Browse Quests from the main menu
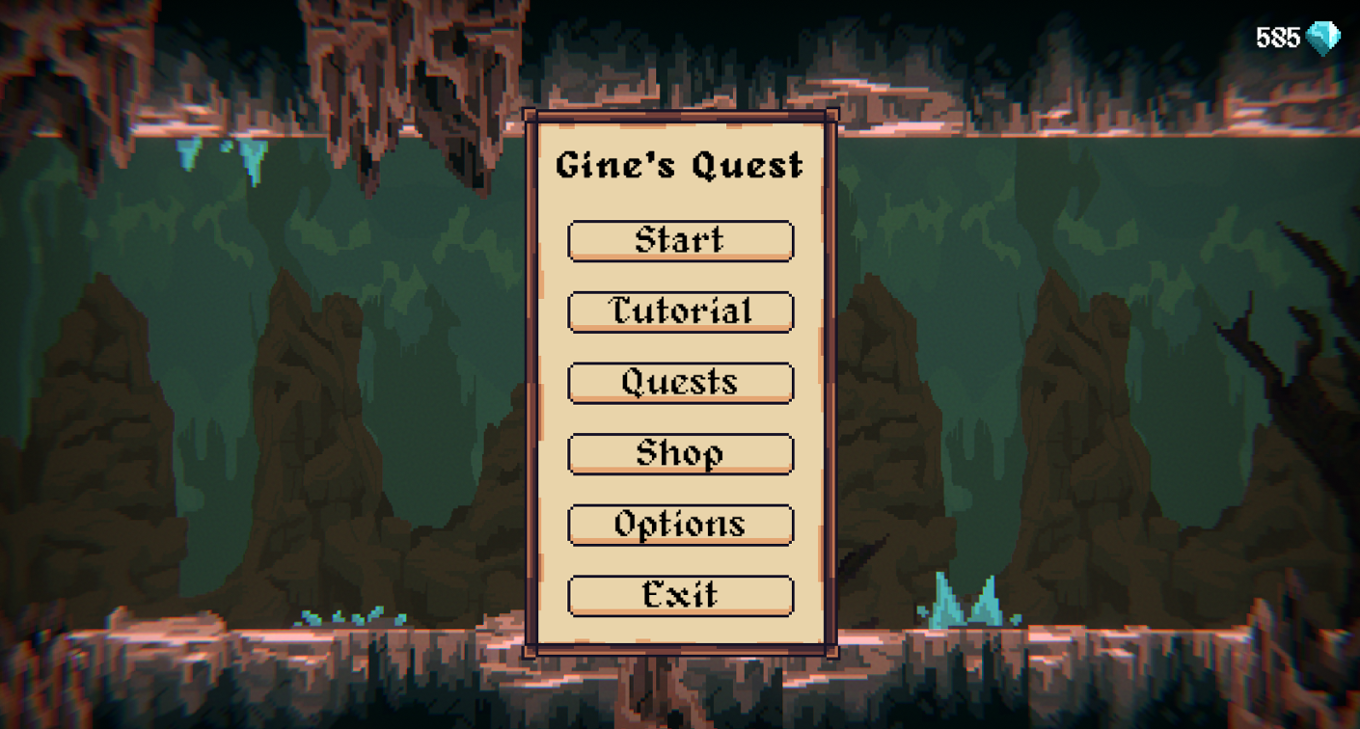 [680, 382]
